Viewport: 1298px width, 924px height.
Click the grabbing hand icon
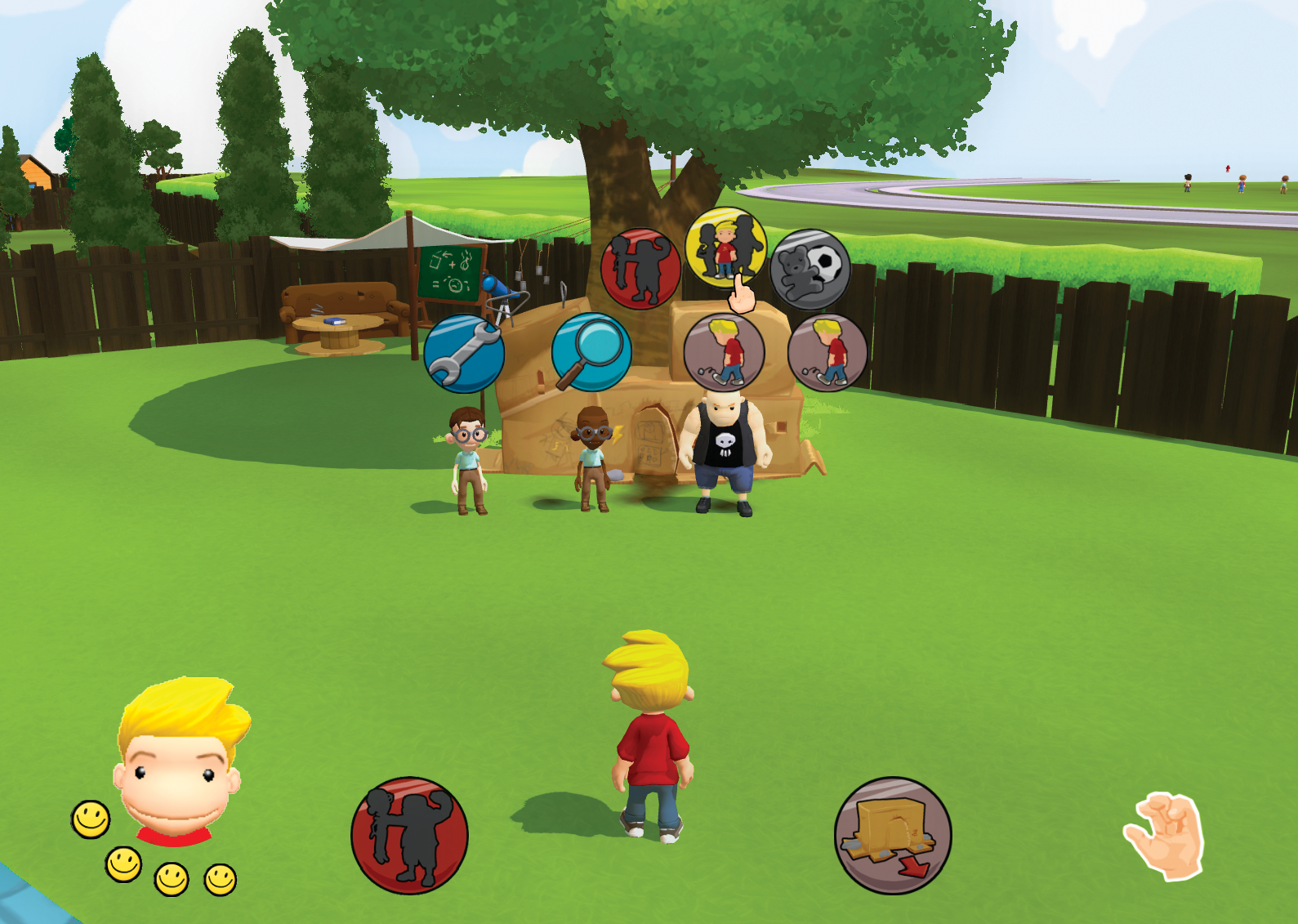[x=1166, y=836]
